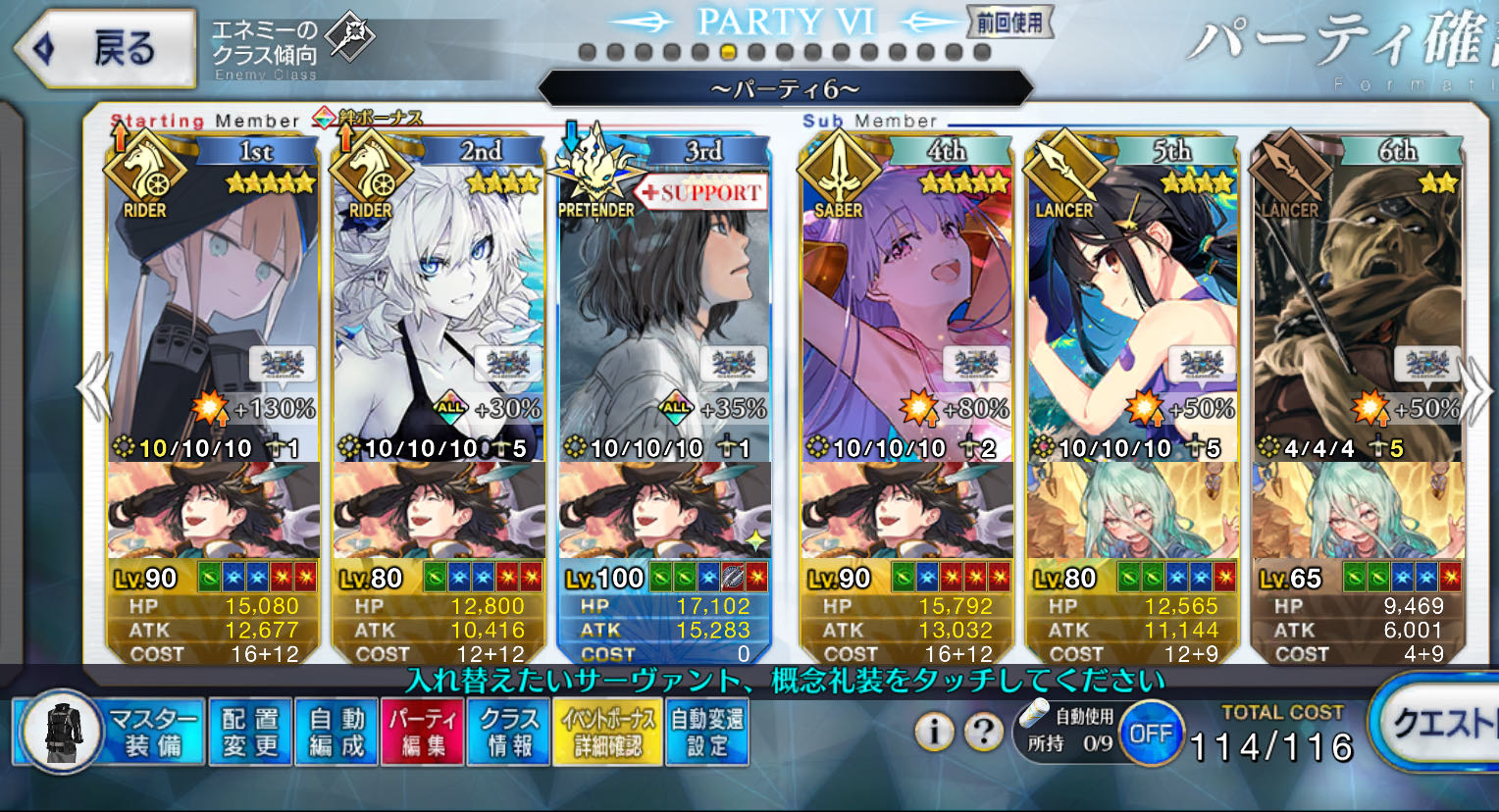1499x812 pixels.
Task: Select the 3rd slot Pretender support card
Action: pyautogui.click(x=664, y=314)
